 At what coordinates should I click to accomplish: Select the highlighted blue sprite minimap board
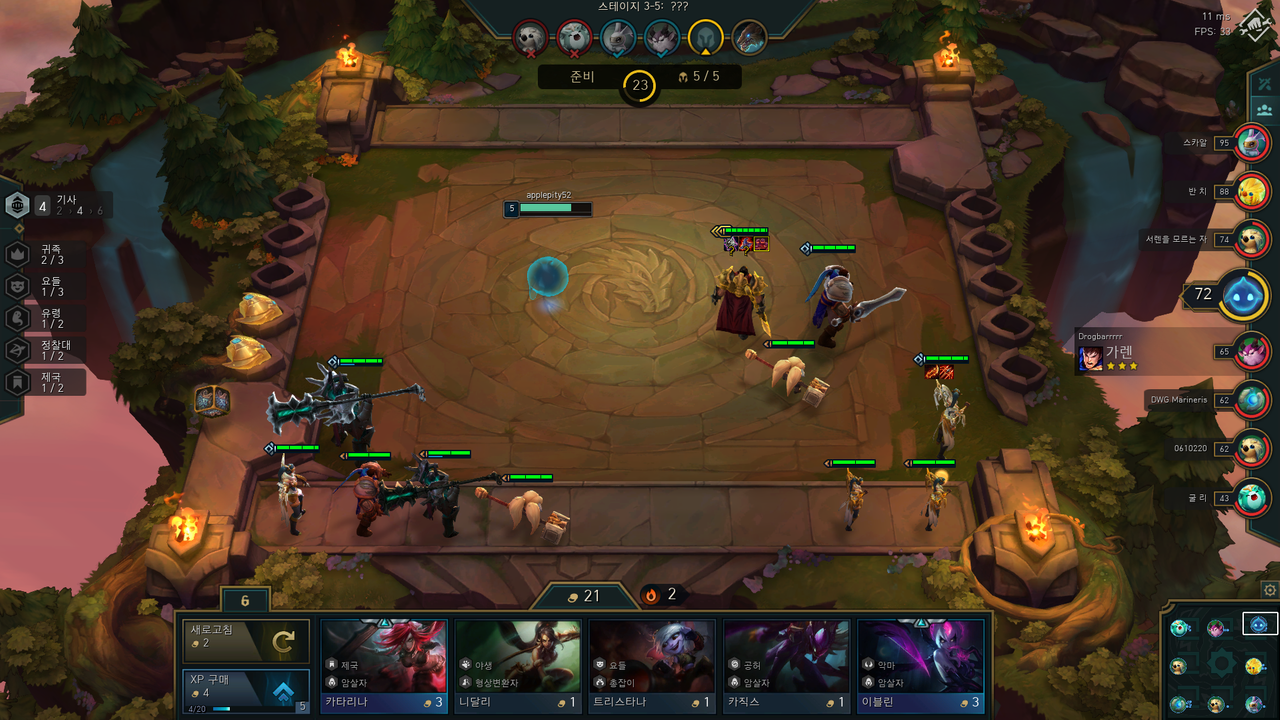pyautogui.click(x=1260, y=625)
